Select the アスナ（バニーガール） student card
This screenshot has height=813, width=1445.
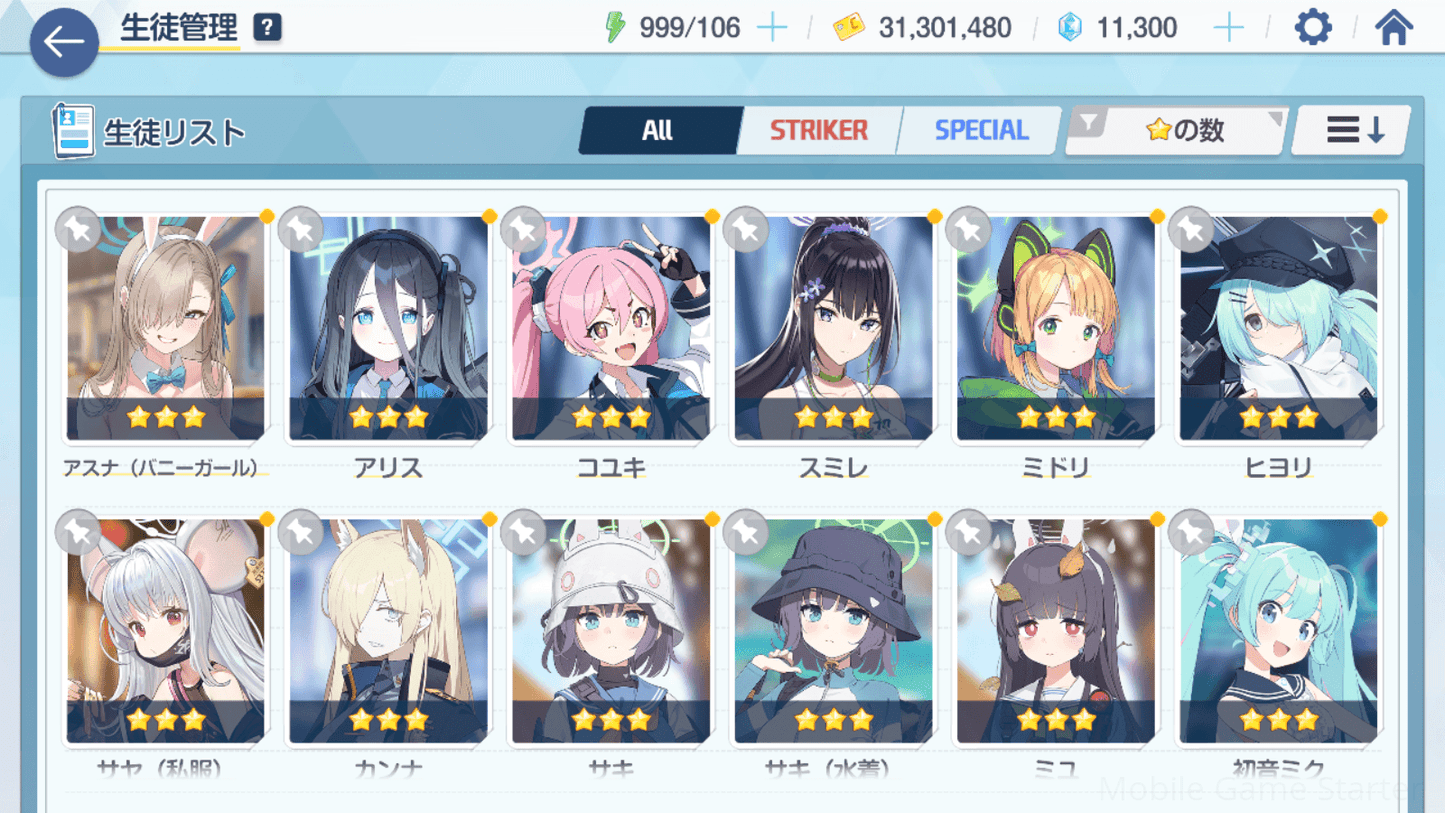[x=165, y=328]
